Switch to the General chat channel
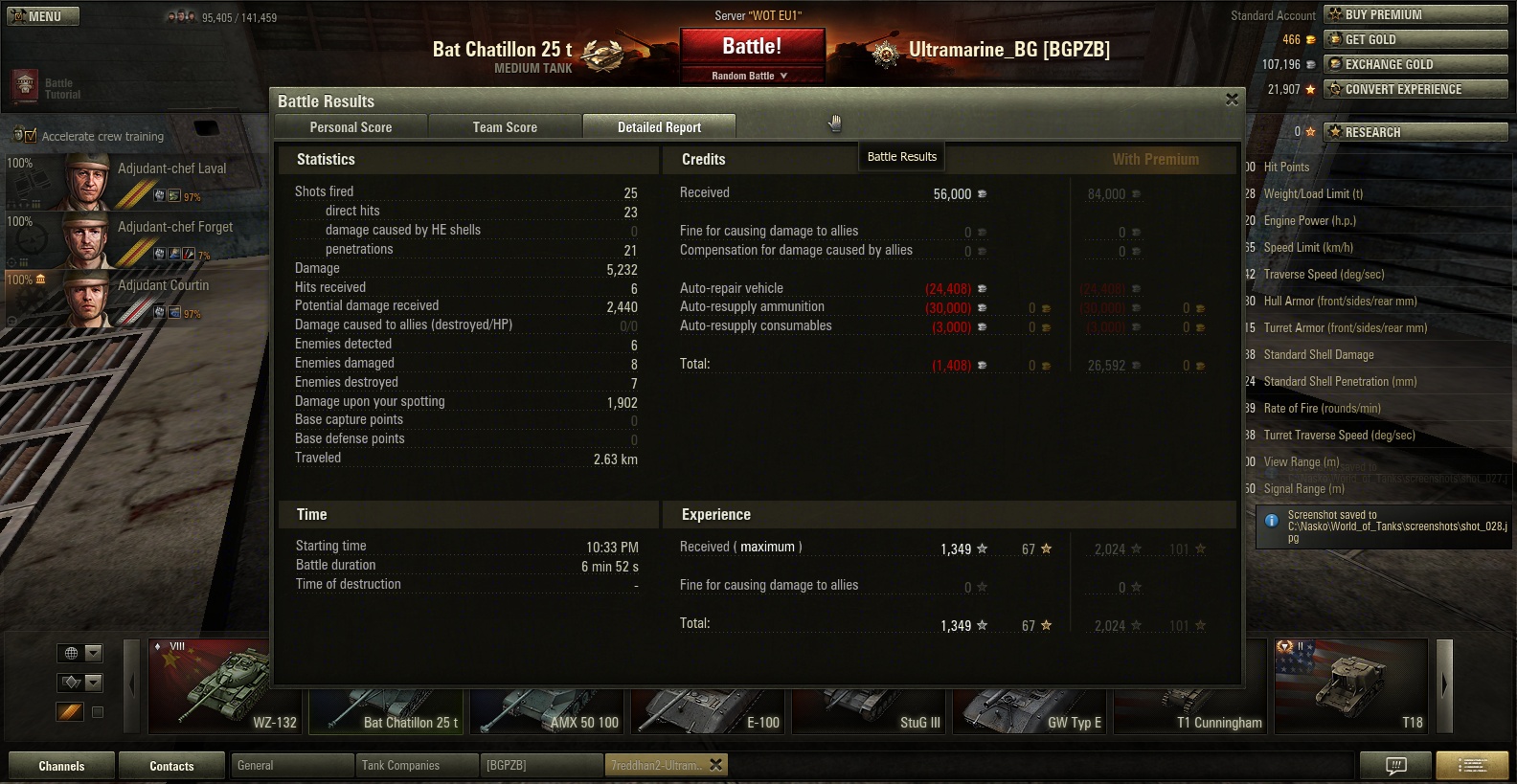The height and width of the screenshot is (784, 1517). (292, 766)
